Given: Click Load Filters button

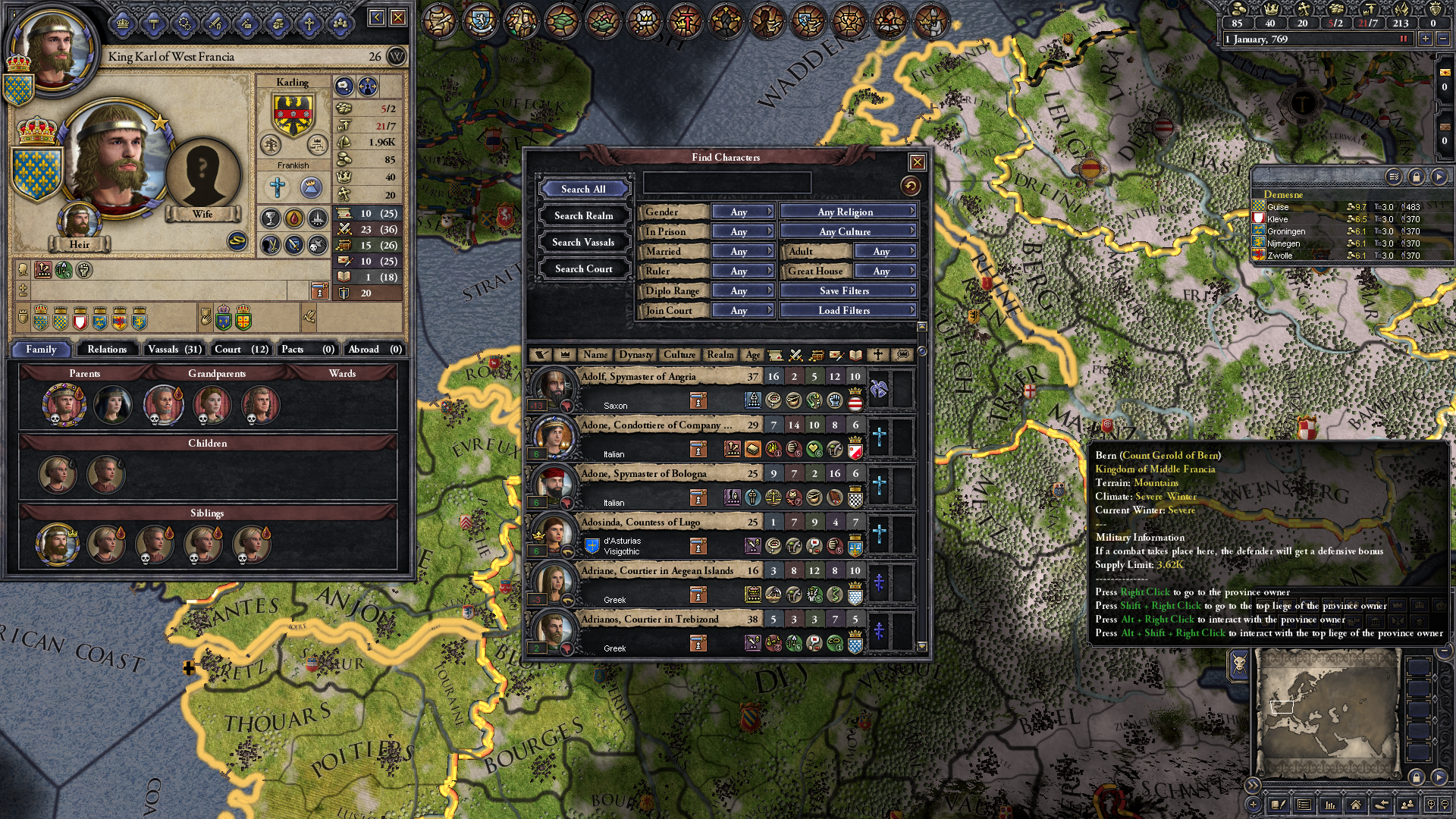Looking at the screenshot, I should (848, 310).
